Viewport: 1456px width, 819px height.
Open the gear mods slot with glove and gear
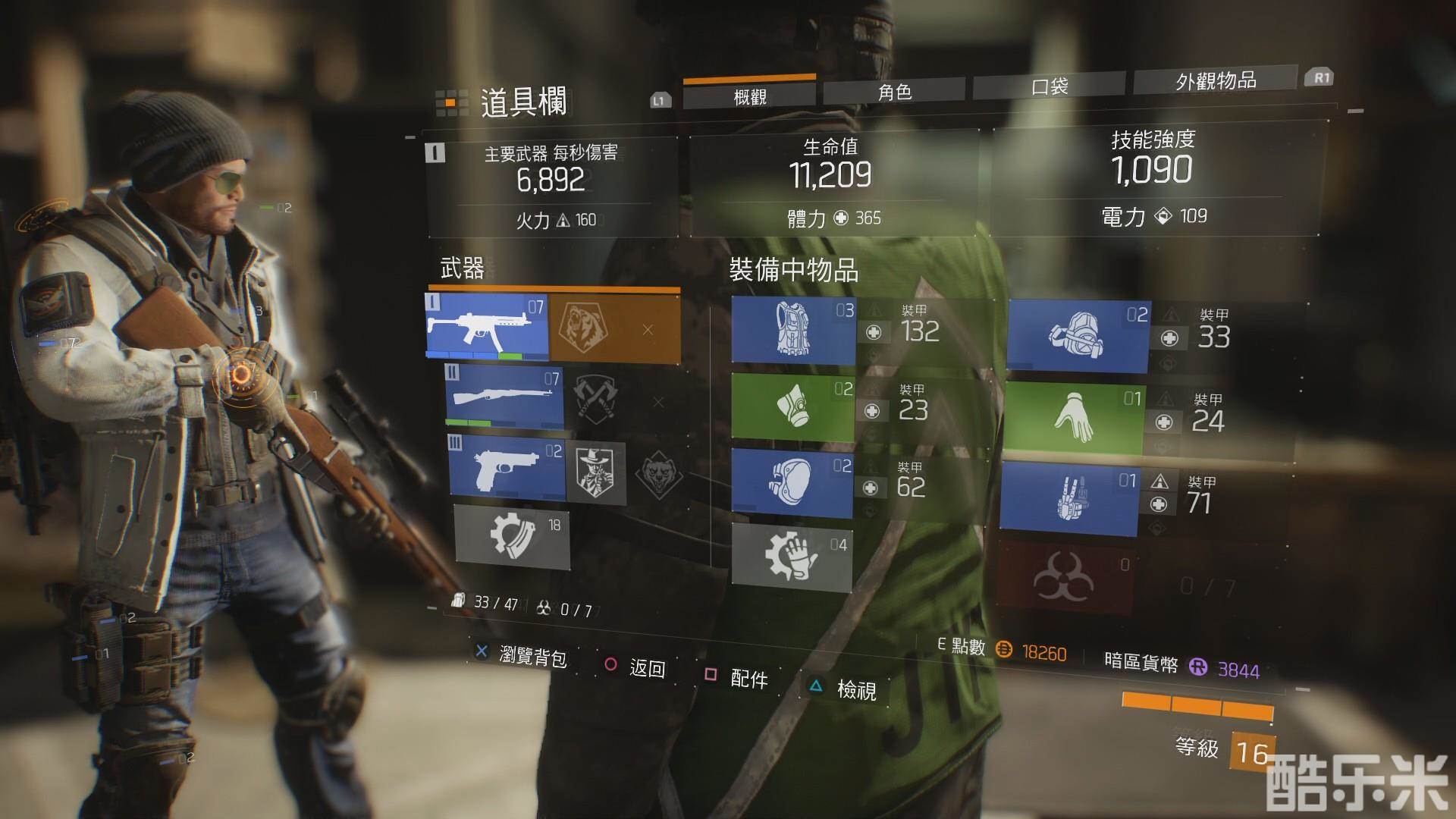click(x=792, y=557)
